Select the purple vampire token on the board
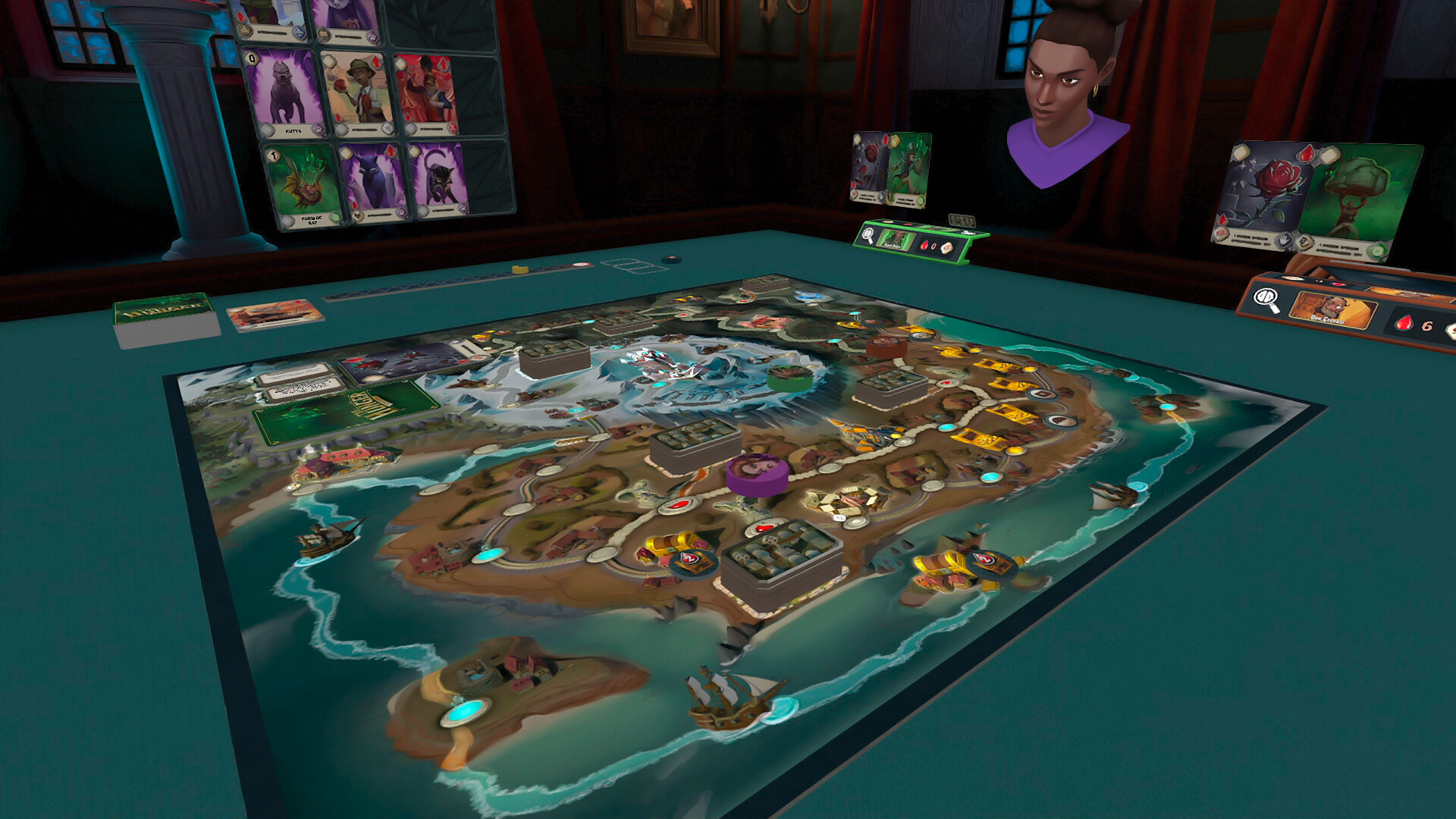The height and width of the screenshot is (819, 1456). 756,472
